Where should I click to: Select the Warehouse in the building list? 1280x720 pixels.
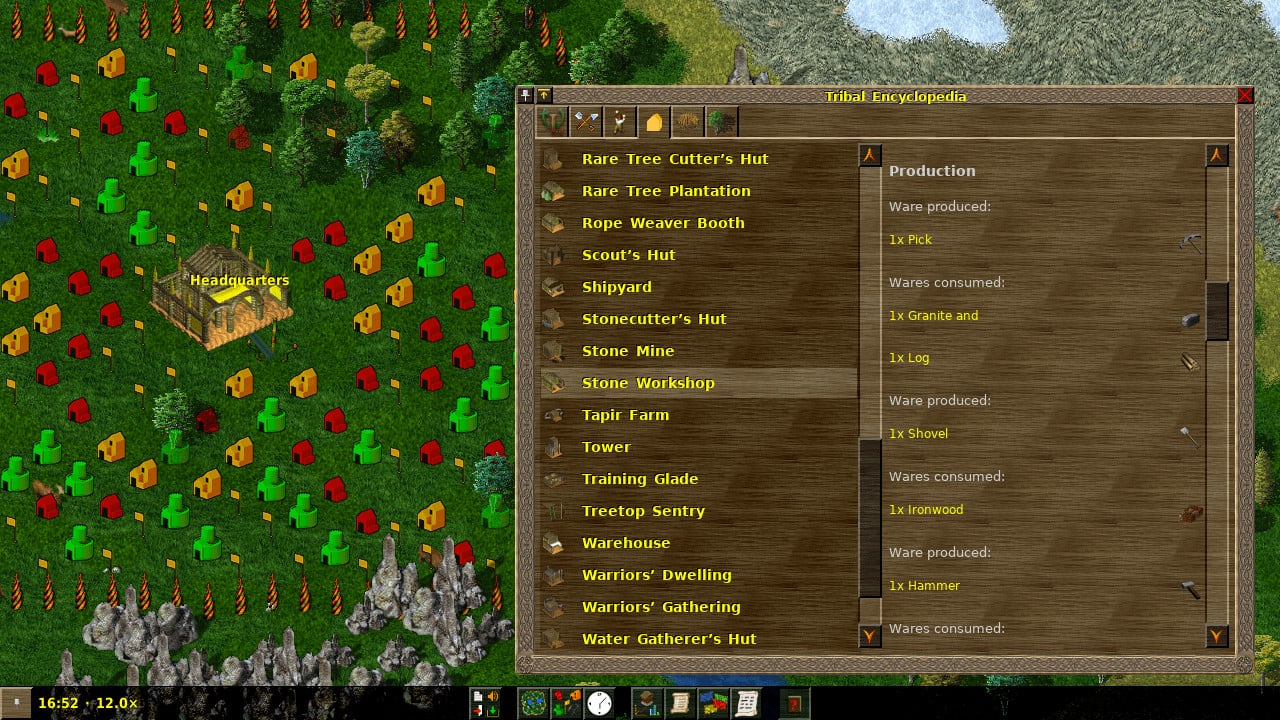626,543
